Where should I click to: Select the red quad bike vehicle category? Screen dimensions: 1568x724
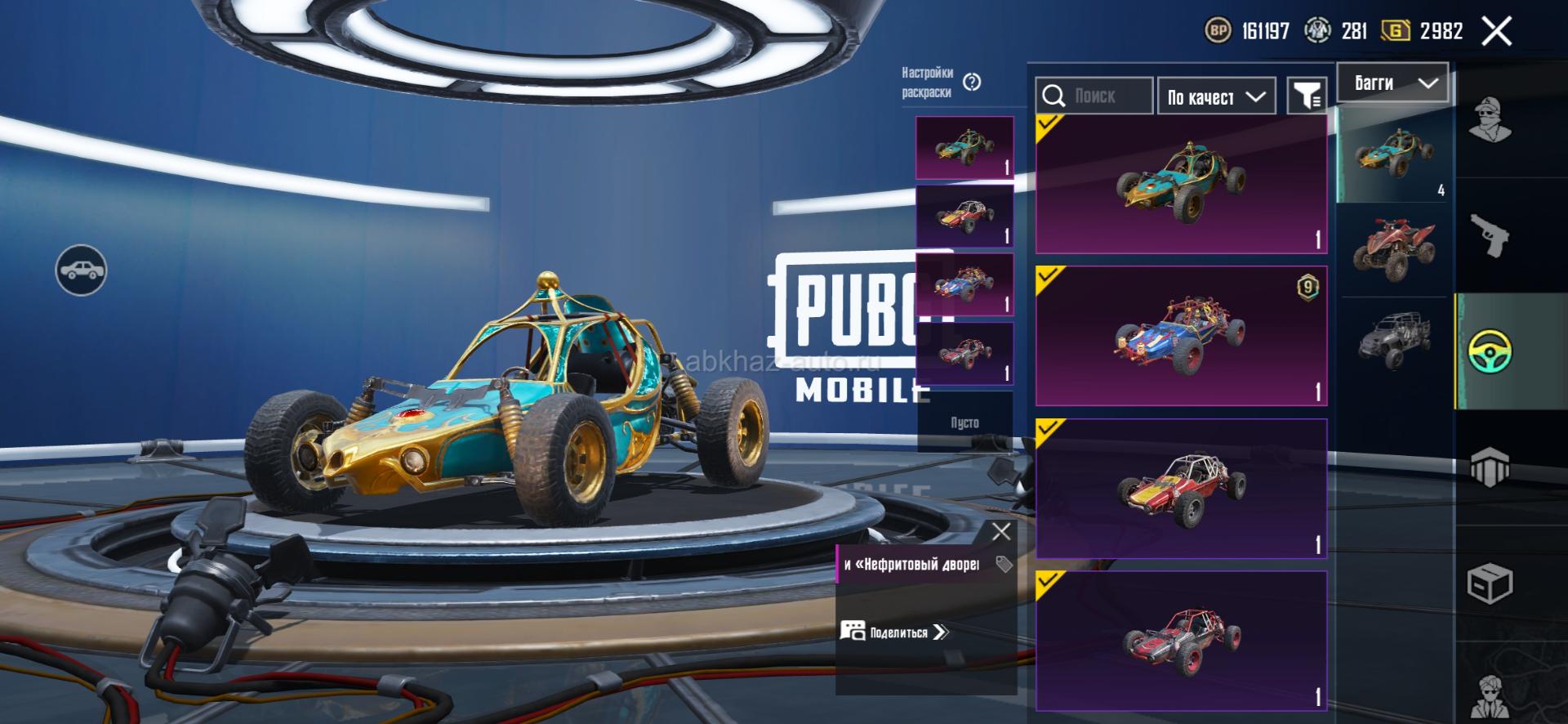coord(1394,249)
